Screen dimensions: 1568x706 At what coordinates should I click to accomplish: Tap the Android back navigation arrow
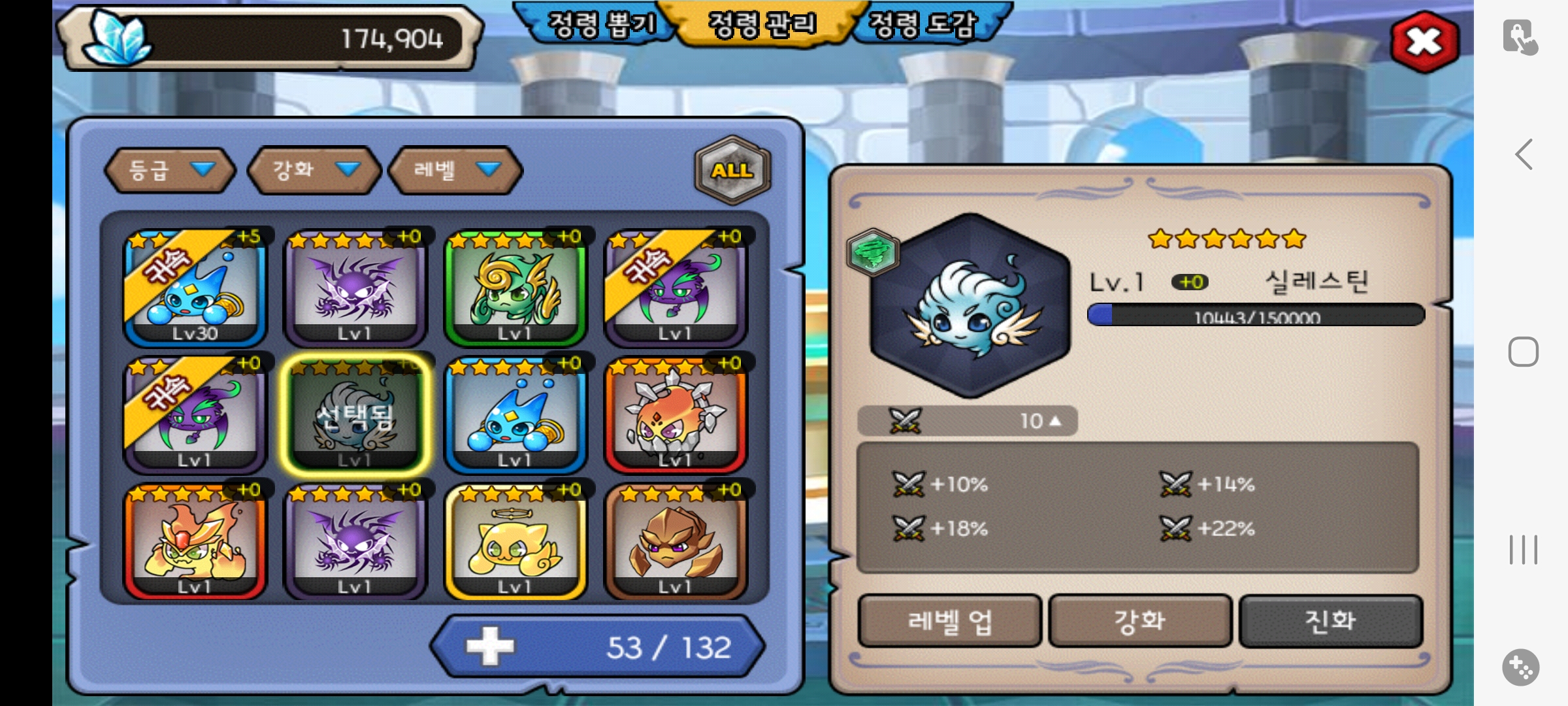coord(1524,155)
